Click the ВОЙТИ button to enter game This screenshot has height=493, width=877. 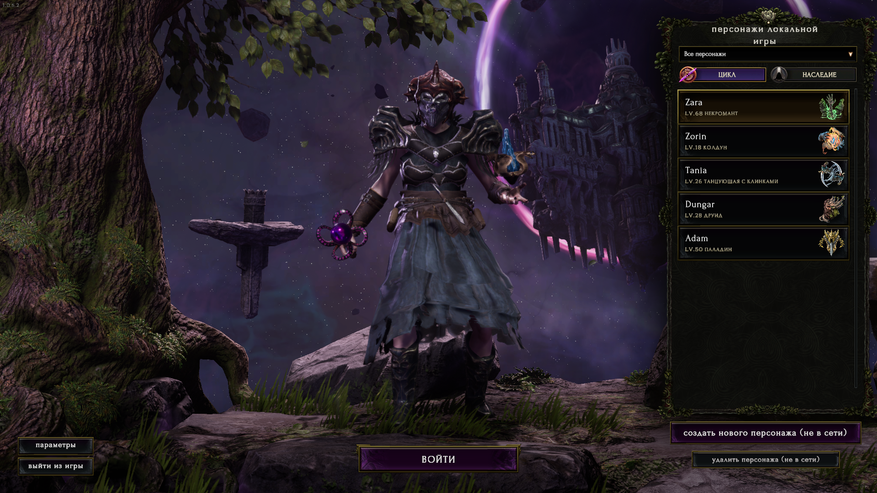coord(438,459)
